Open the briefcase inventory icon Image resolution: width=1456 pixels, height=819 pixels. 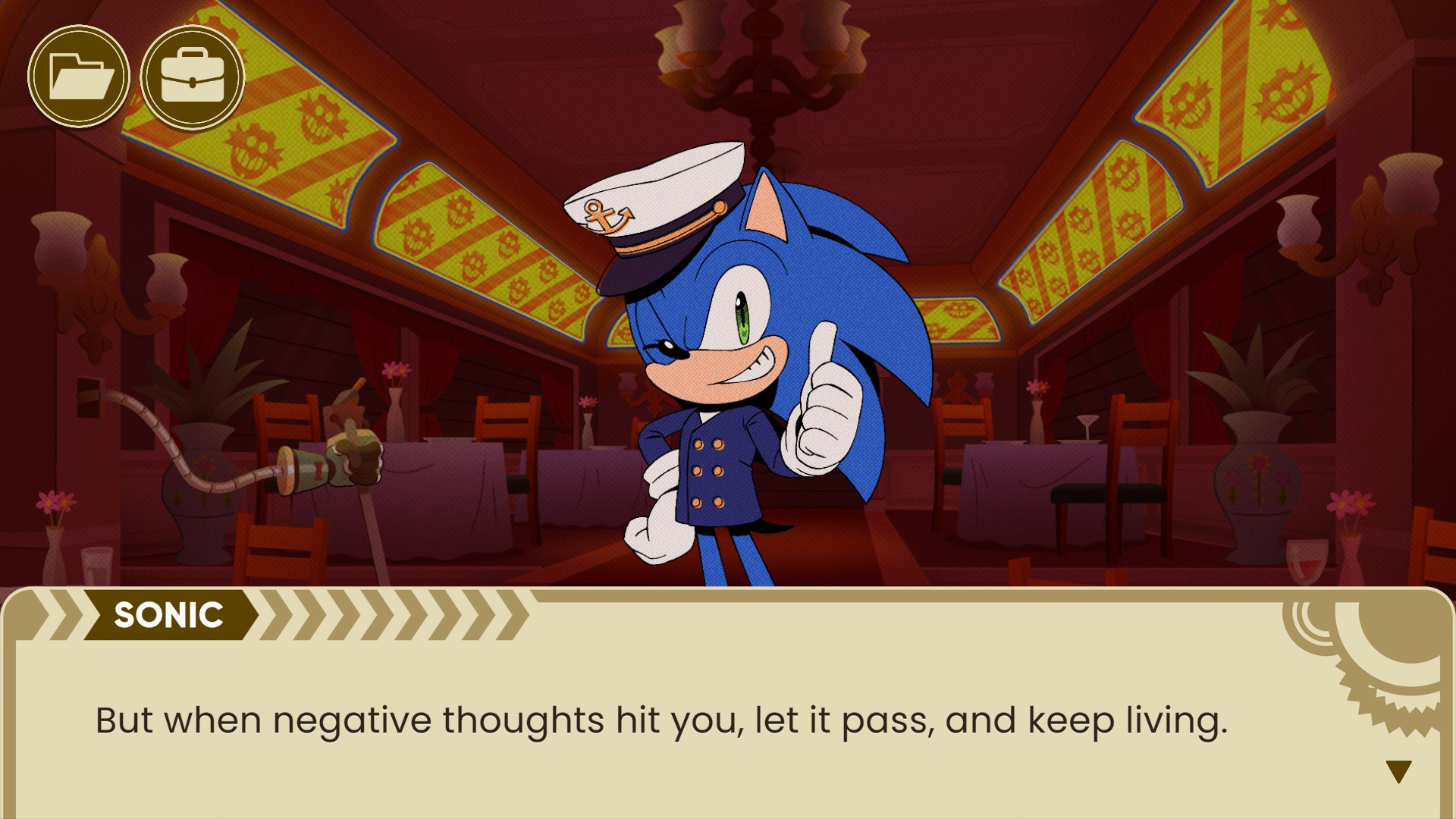click(x=193, y=77)
